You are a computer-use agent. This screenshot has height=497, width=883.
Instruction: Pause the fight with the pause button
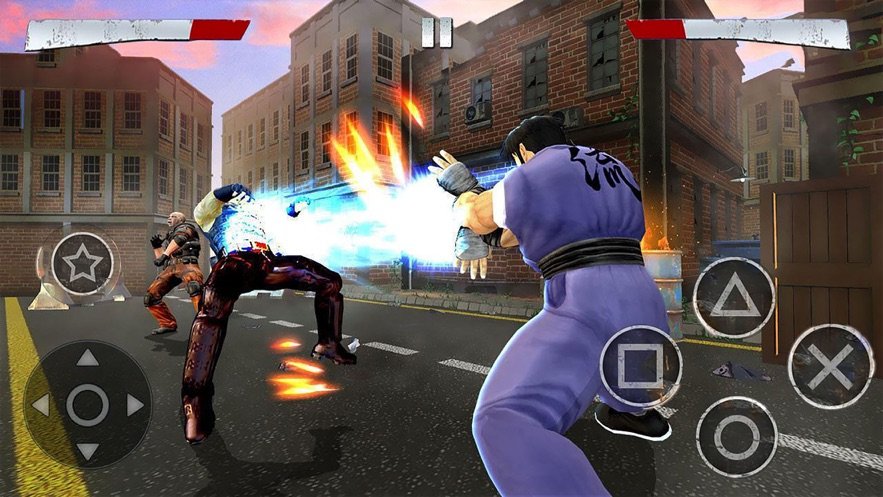click(437, 31)
